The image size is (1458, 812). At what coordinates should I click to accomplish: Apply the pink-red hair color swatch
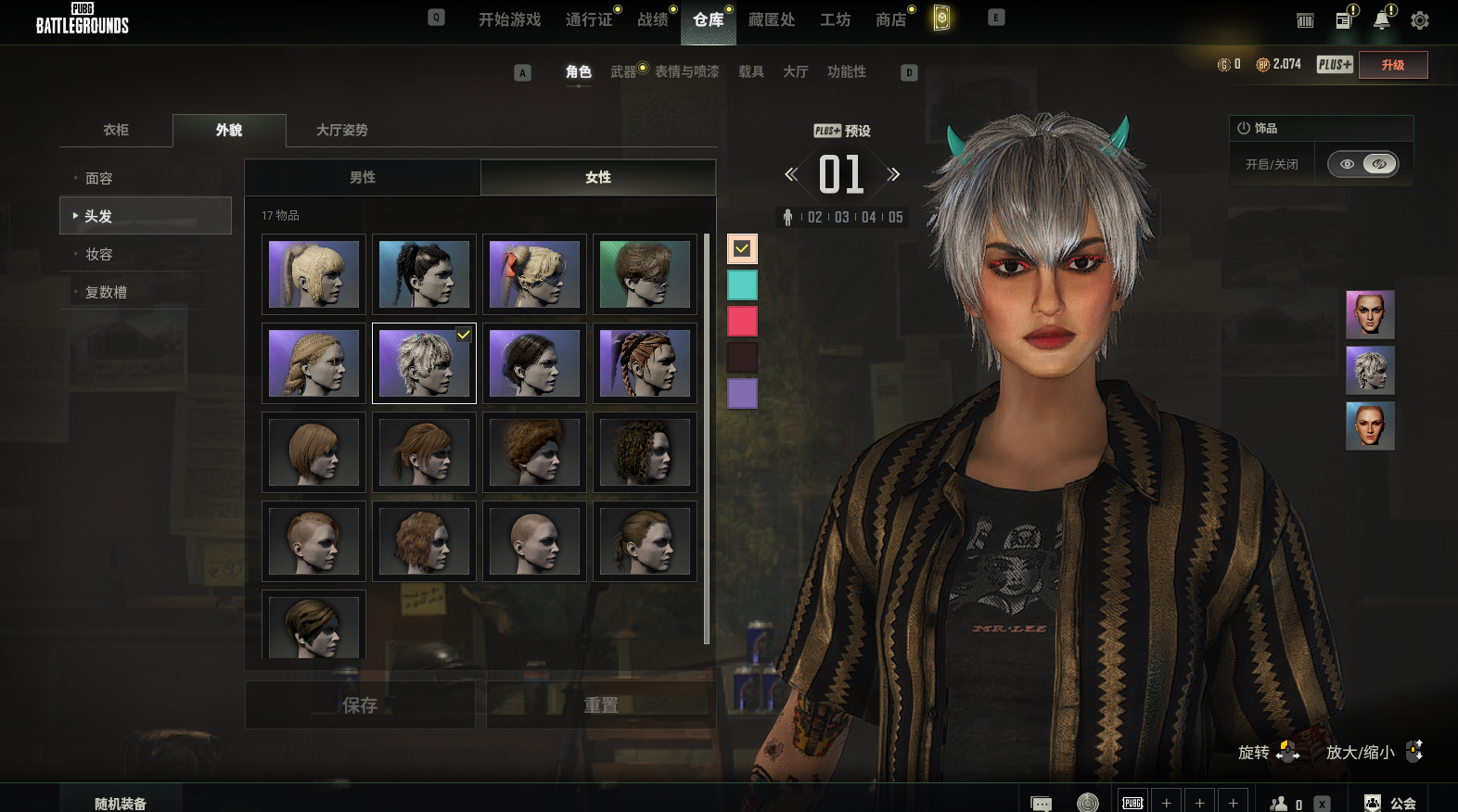[742, 321]
